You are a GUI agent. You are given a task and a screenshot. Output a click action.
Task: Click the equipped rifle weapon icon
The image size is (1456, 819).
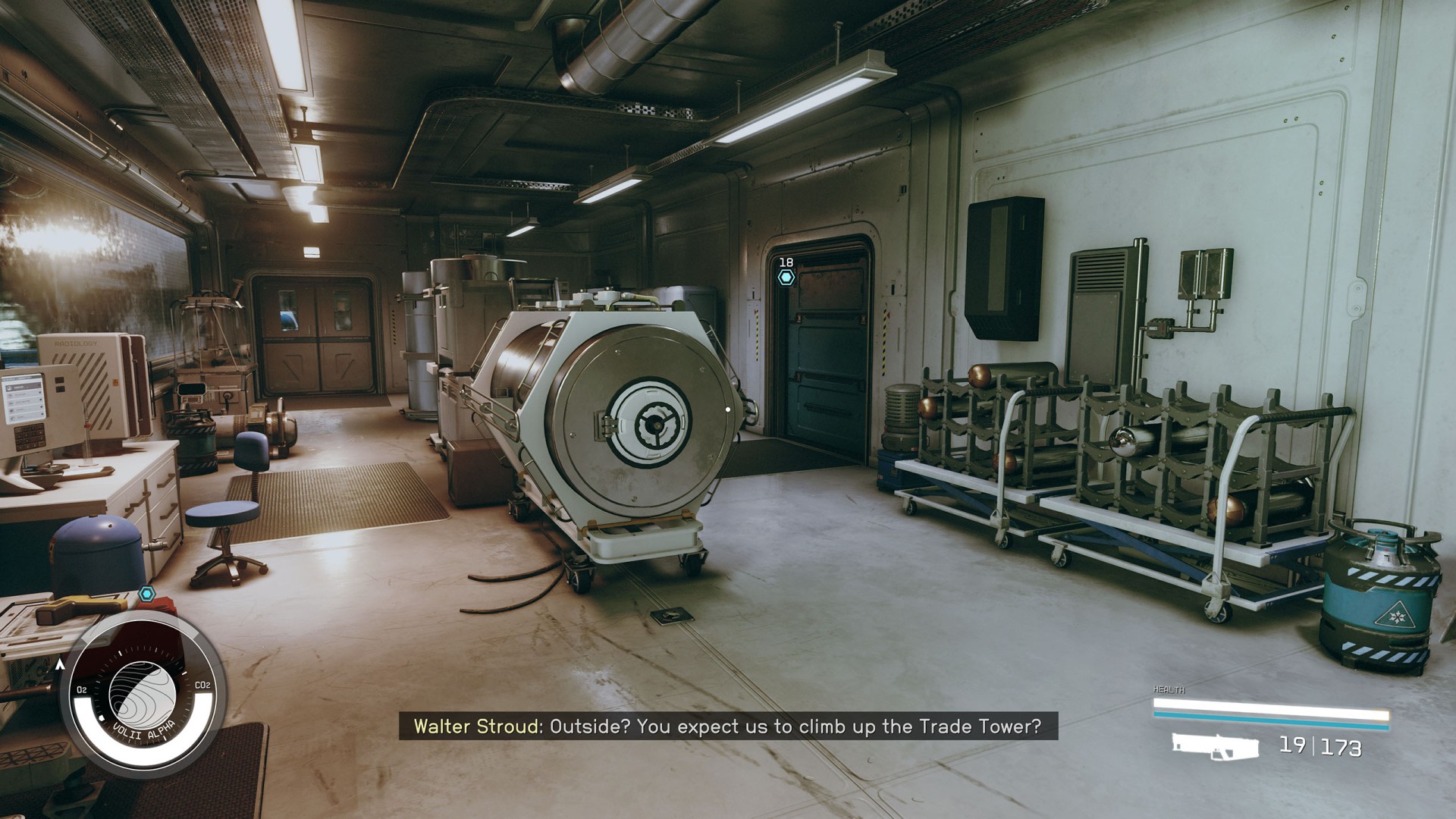[x=1215, y=745]
